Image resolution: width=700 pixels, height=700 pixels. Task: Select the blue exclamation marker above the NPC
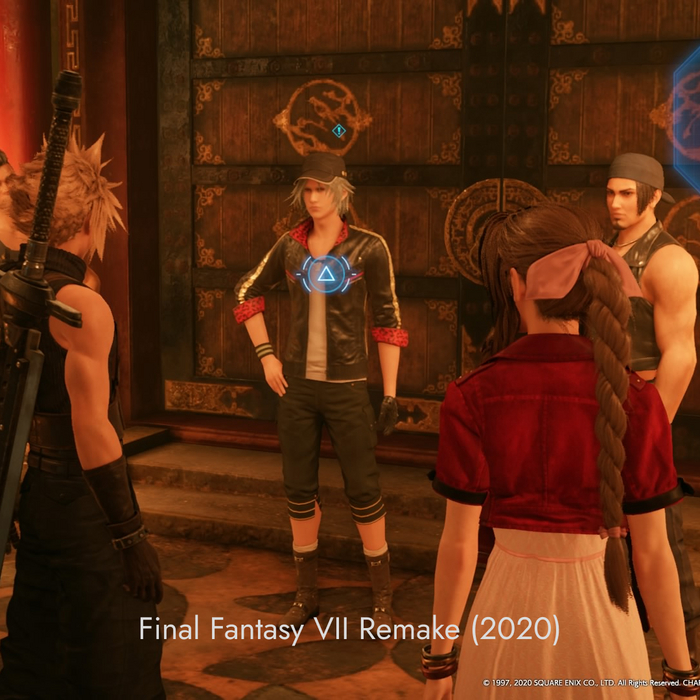coord(339,130)
